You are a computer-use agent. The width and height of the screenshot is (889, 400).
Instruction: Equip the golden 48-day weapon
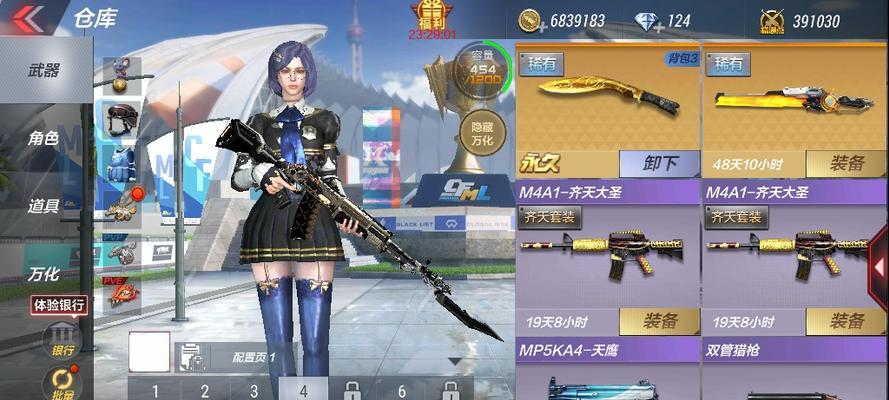tap(845, 164)
